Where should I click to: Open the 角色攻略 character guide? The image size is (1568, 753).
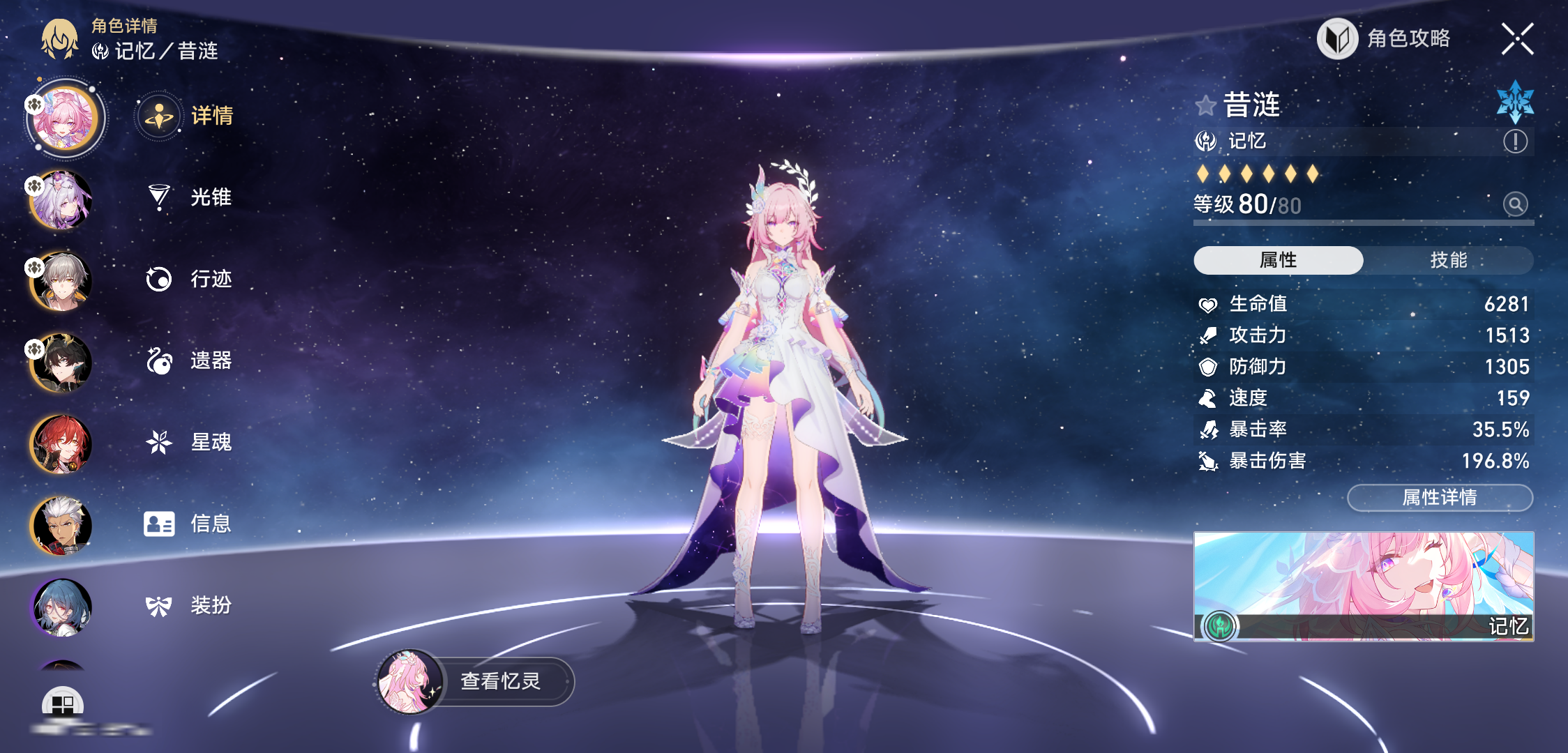1385,39
